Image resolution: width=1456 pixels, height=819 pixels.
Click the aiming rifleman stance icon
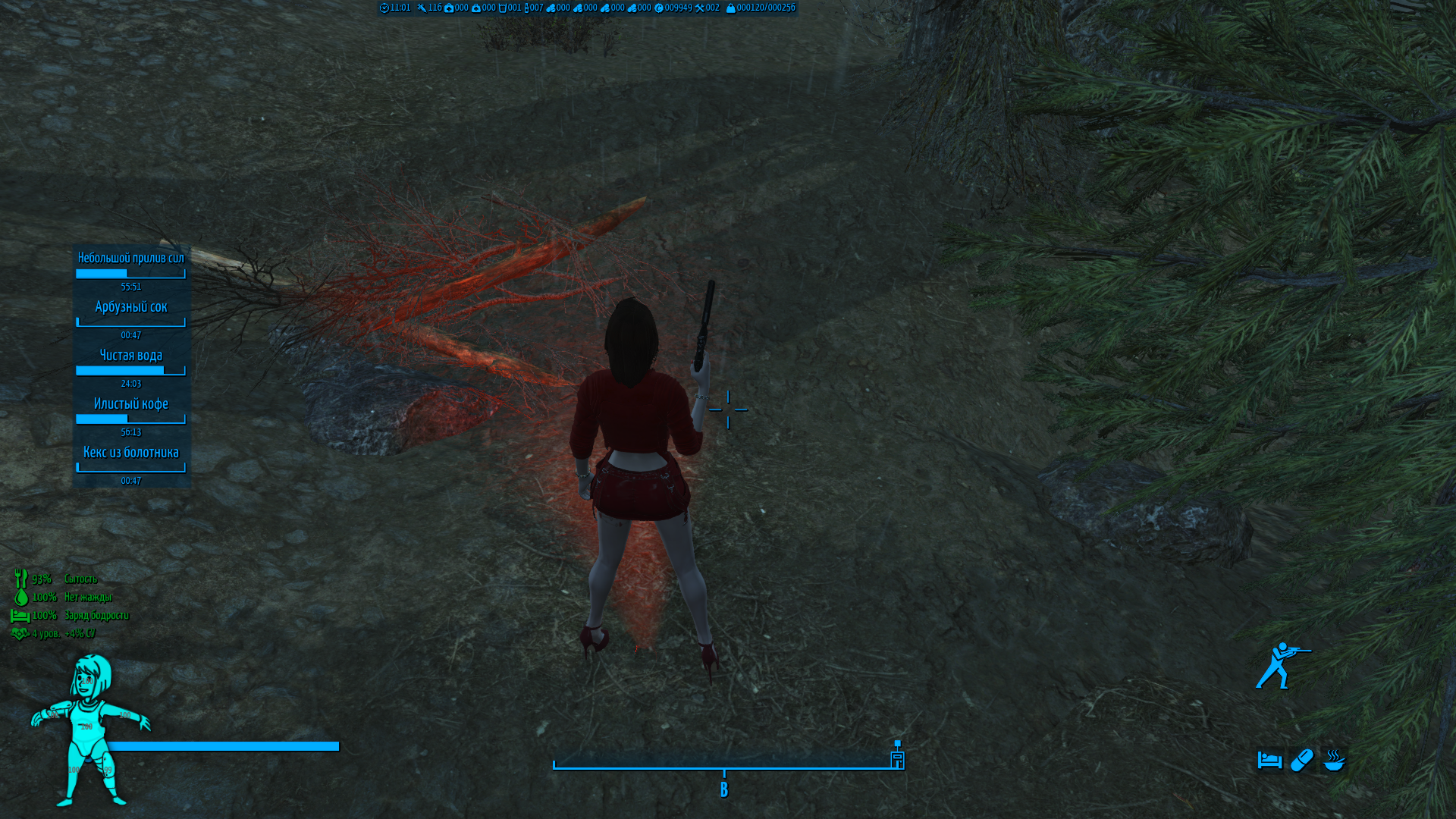(x=1282, y=666)
